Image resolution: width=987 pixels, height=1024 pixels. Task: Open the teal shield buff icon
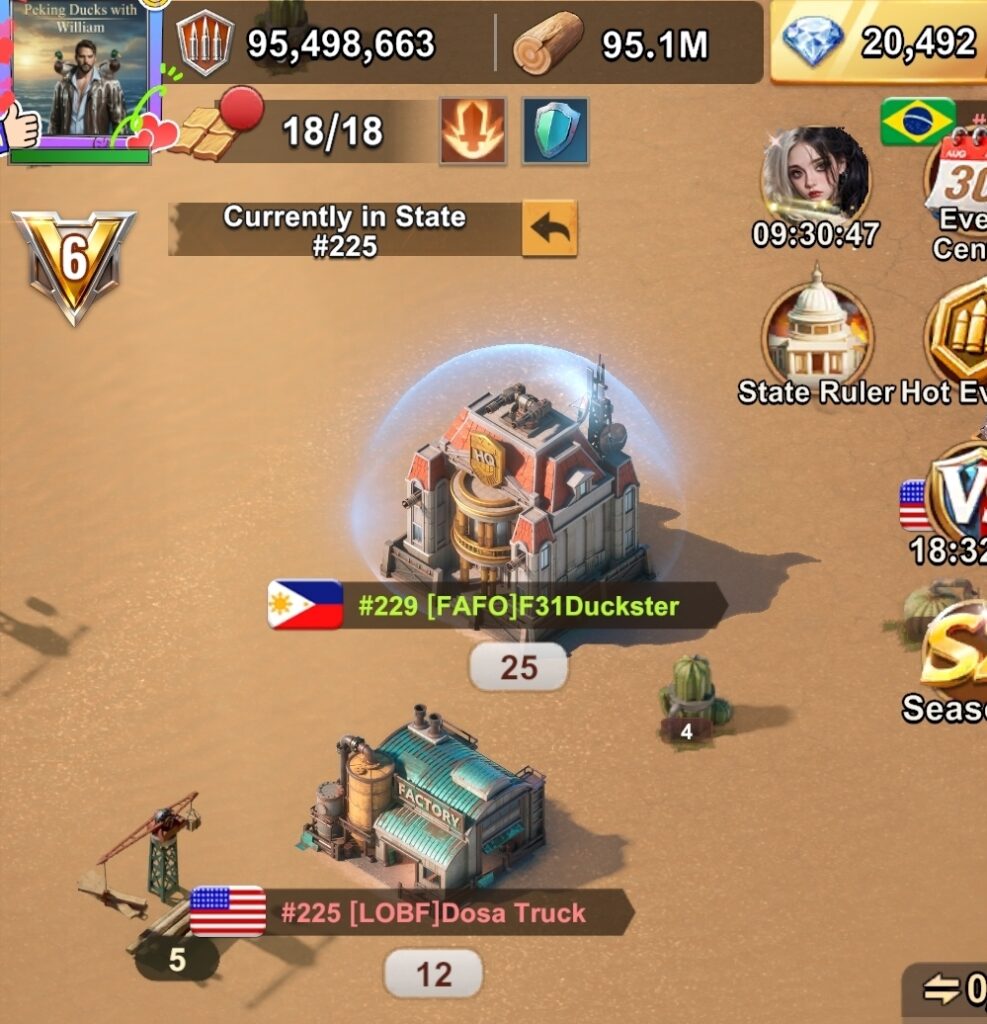click(555, 131)
